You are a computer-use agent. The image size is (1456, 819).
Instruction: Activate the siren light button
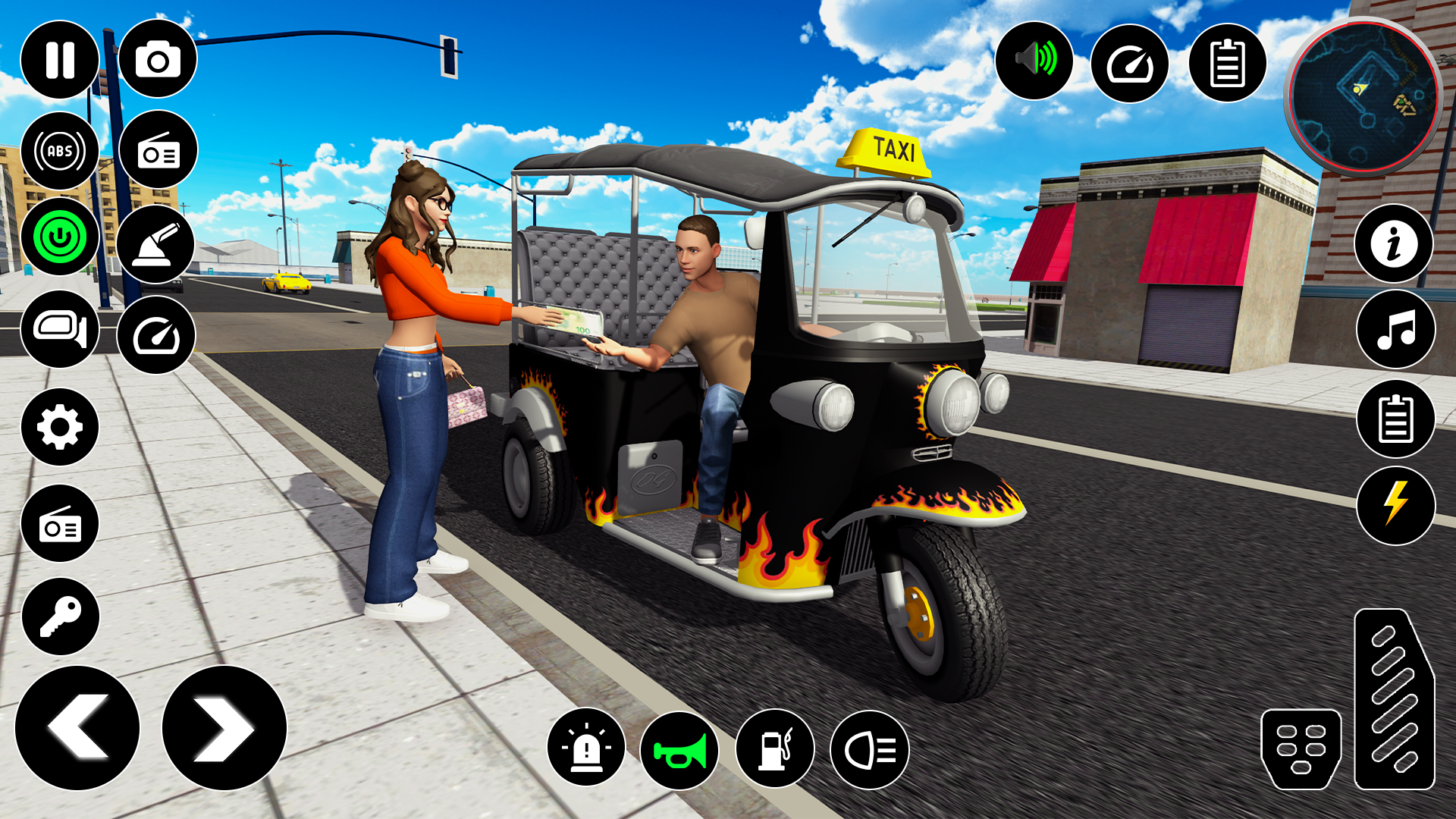(x=586, y=748)
